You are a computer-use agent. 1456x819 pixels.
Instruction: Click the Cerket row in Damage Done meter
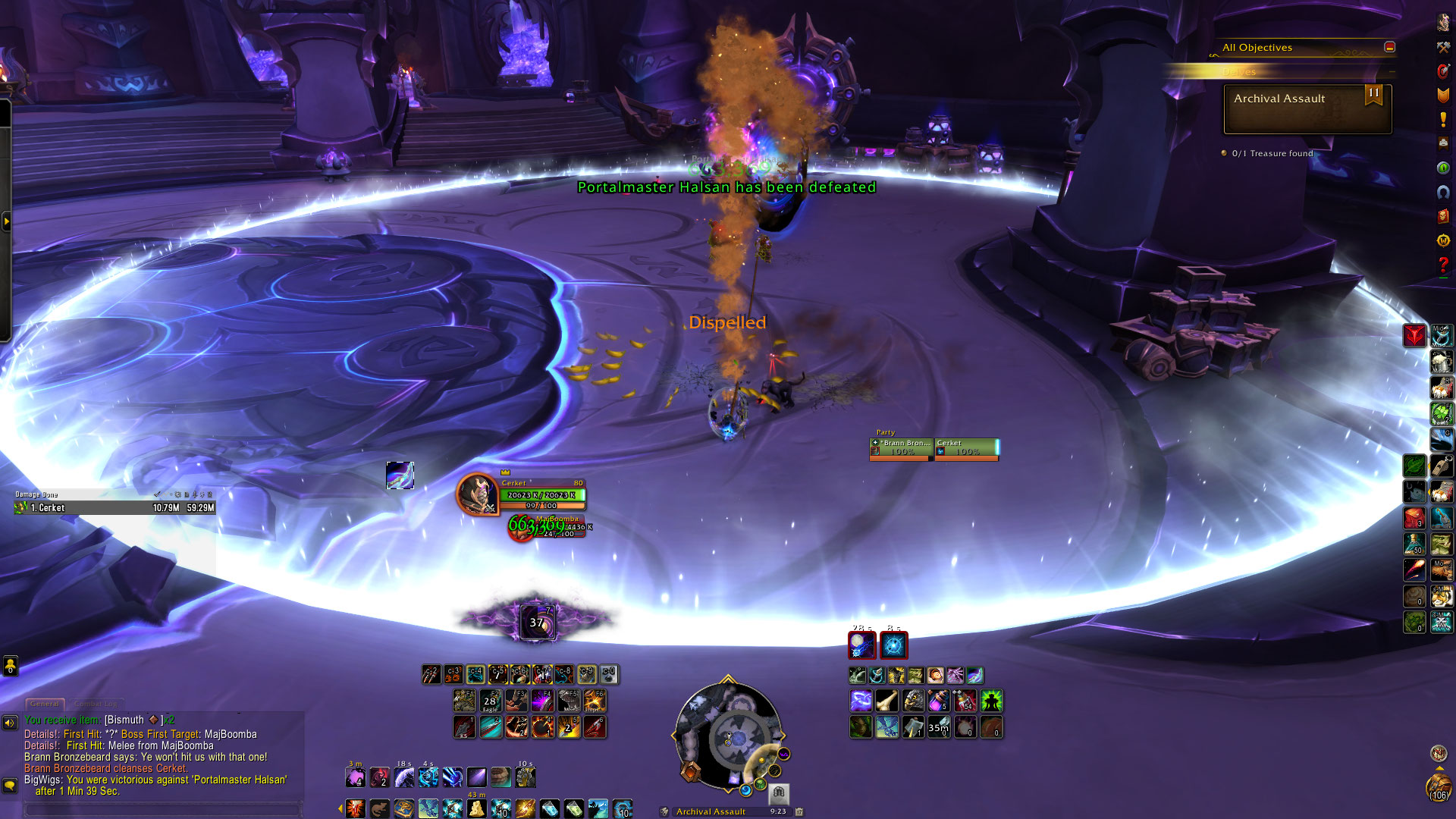click(x=114, y=508)
